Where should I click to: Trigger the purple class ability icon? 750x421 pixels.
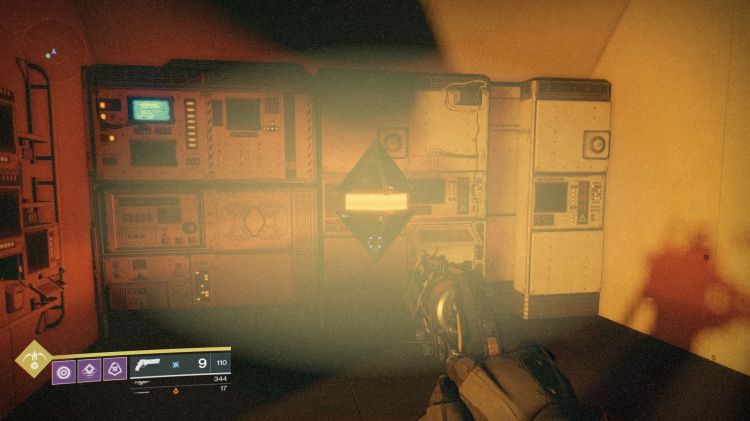115,371
